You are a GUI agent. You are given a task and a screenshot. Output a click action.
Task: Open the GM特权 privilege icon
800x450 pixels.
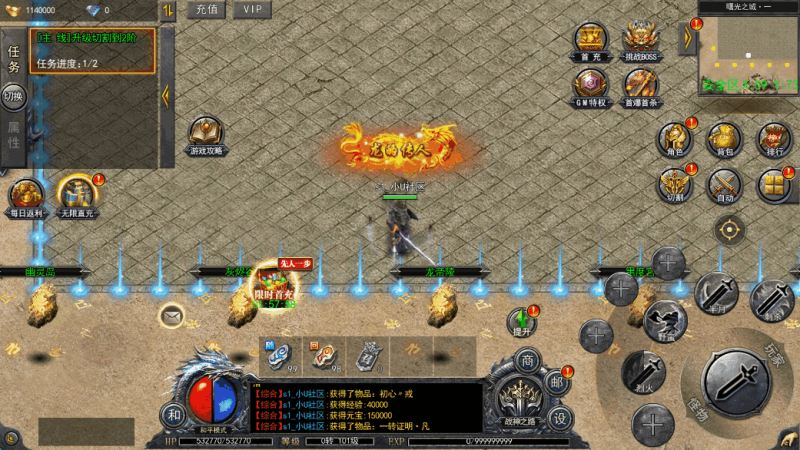pyautogui.click(x=590, y=85)
